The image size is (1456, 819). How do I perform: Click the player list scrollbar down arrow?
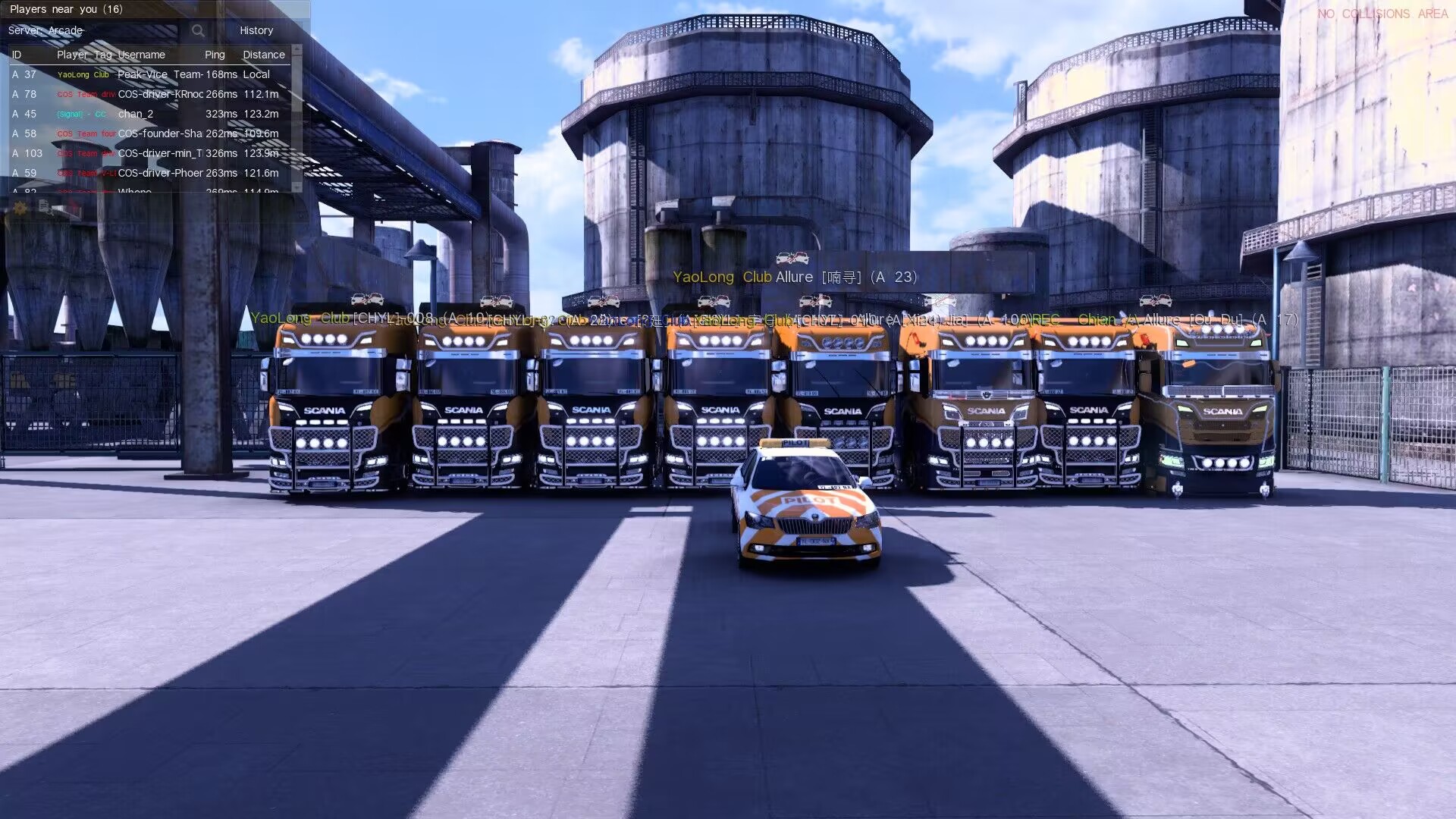point(297,187)
